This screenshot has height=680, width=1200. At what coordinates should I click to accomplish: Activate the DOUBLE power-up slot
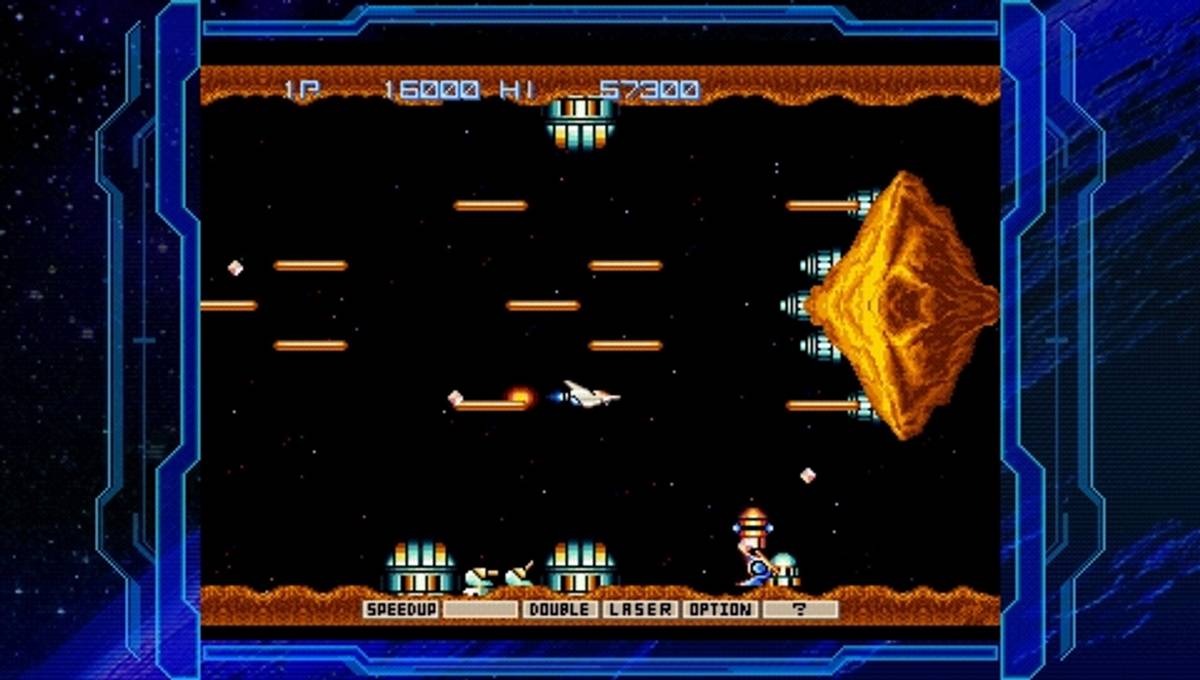click(559, 609)
